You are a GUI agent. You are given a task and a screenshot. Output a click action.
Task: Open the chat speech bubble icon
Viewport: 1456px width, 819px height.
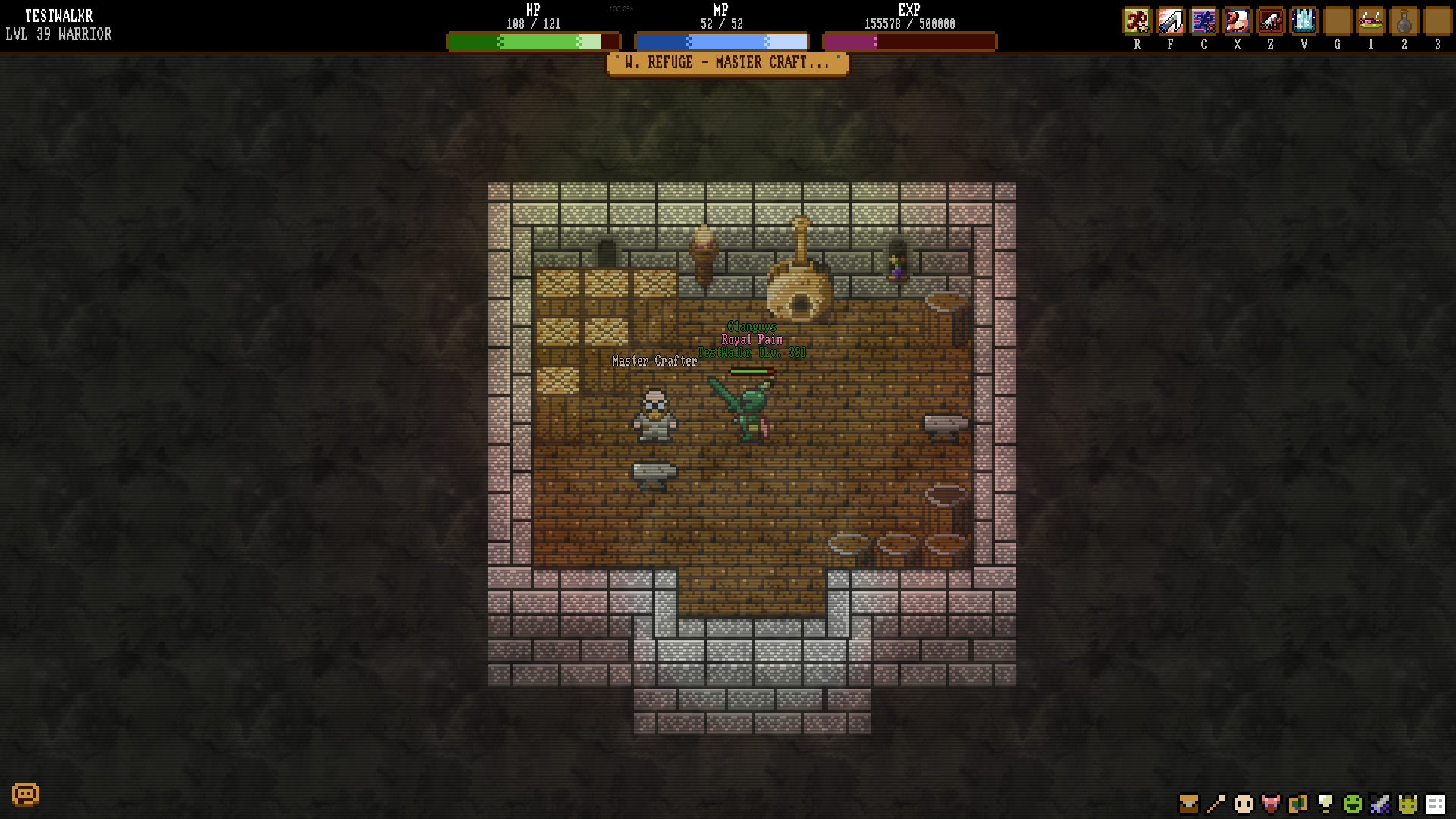(26, 794)
